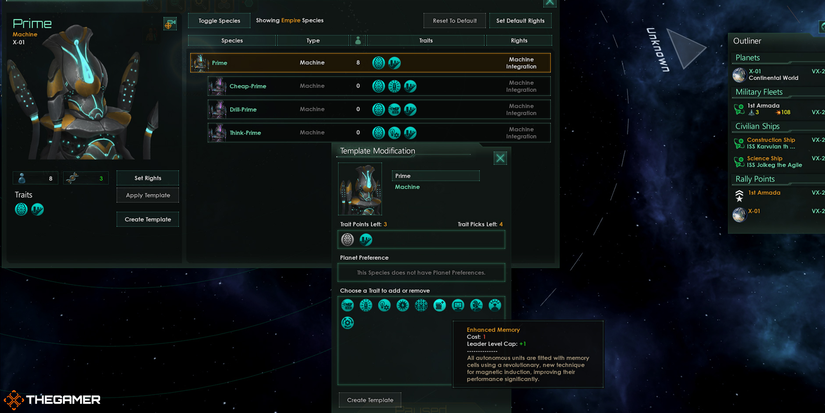The width and height of the screenshot is (825, 413).
Task: Open Set Rights for Prime
Action: coord(147,178)
